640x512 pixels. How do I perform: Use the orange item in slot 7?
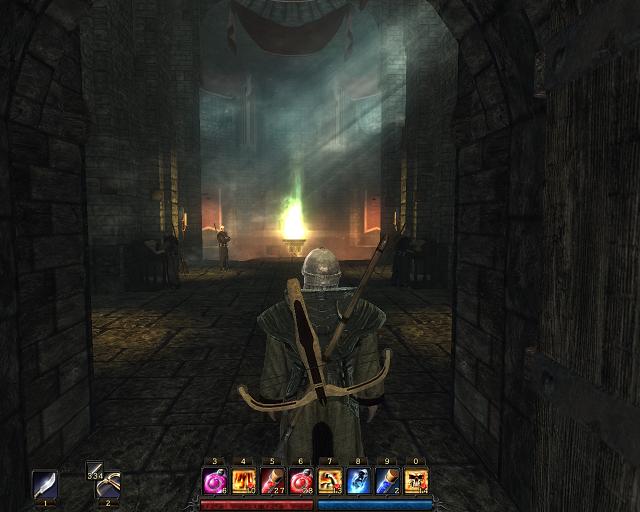tap(330, 481)
